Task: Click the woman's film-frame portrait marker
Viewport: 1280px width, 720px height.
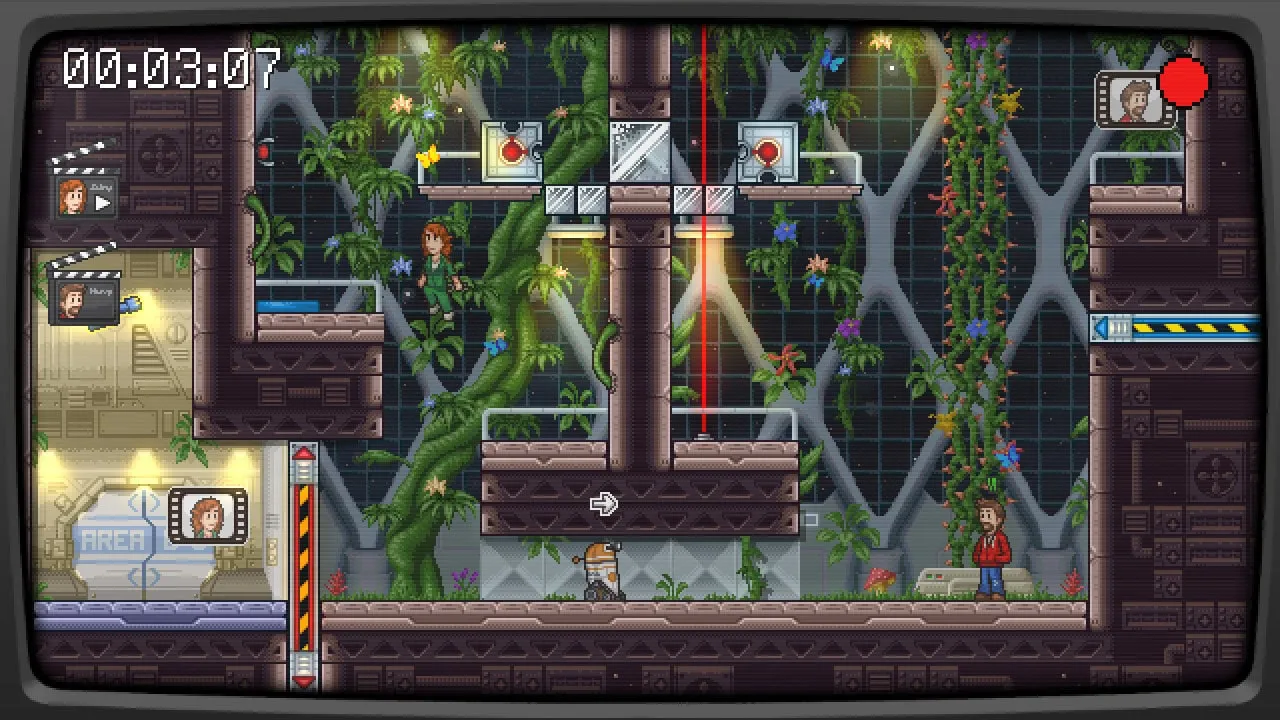Action: (x=207, y=515)
